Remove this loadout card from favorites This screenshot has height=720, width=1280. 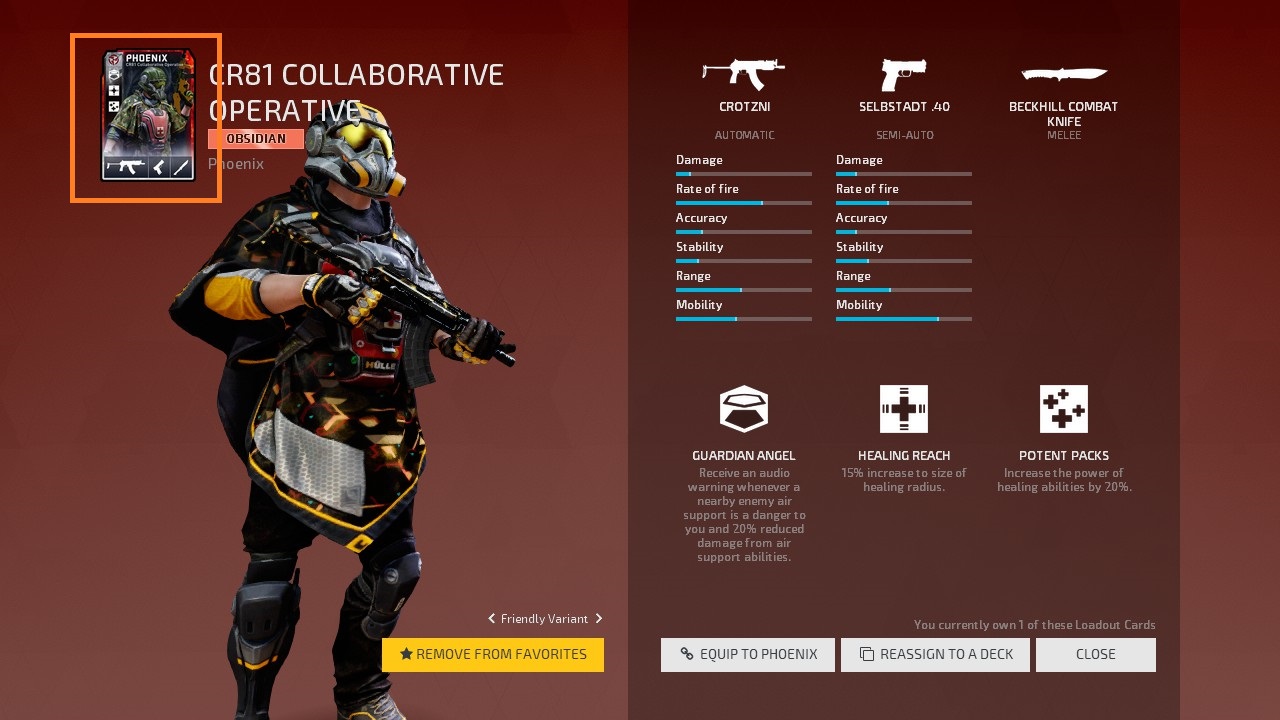click(x=493, y=655)
